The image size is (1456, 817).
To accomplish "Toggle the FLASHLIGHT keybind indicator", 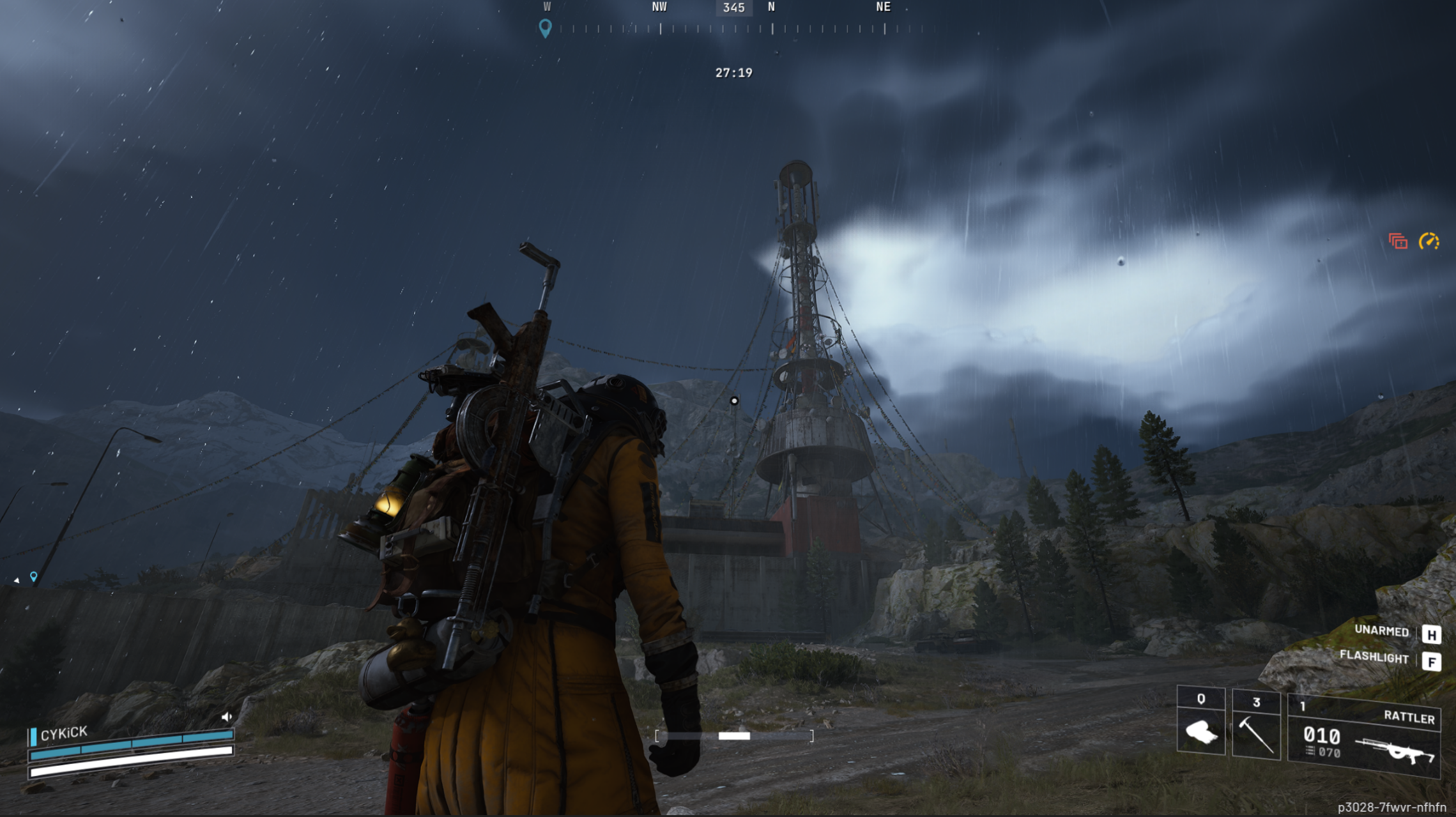I will (1376, 657).
